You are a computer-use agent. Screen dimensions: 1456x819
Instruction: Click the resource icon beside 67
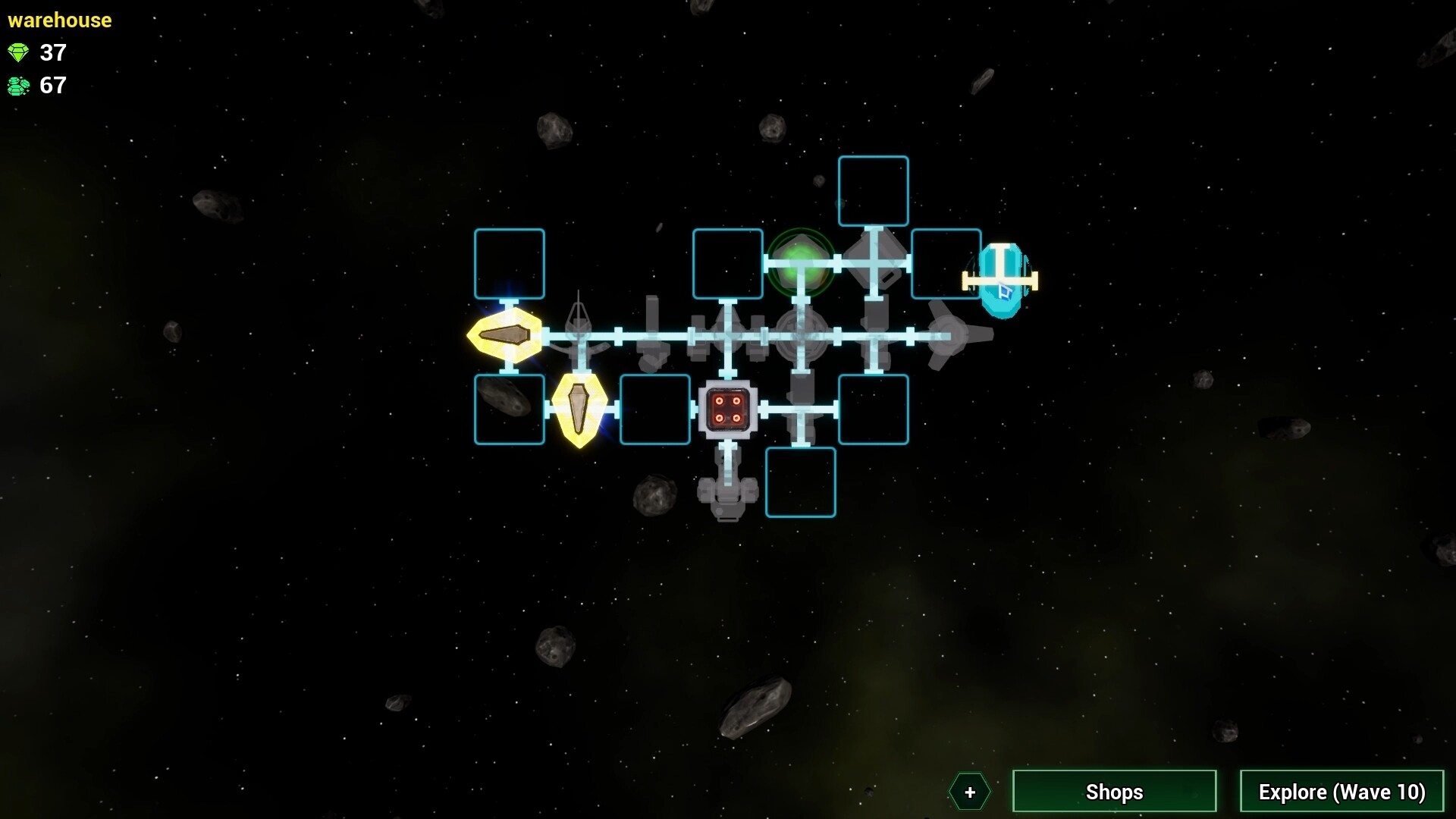point(18,86)
